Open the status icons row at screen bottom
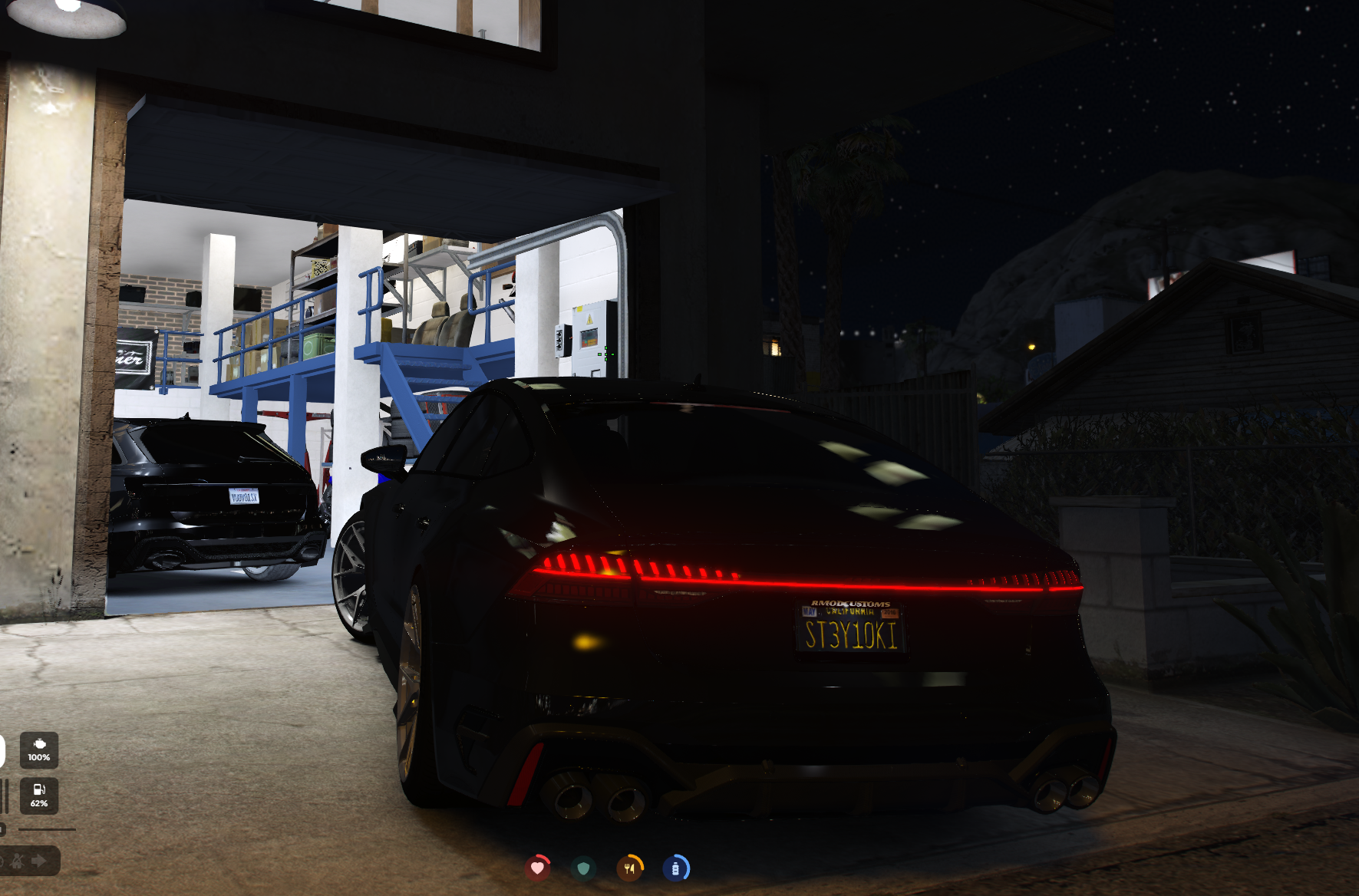1359x896 pixels. [606, 868]
